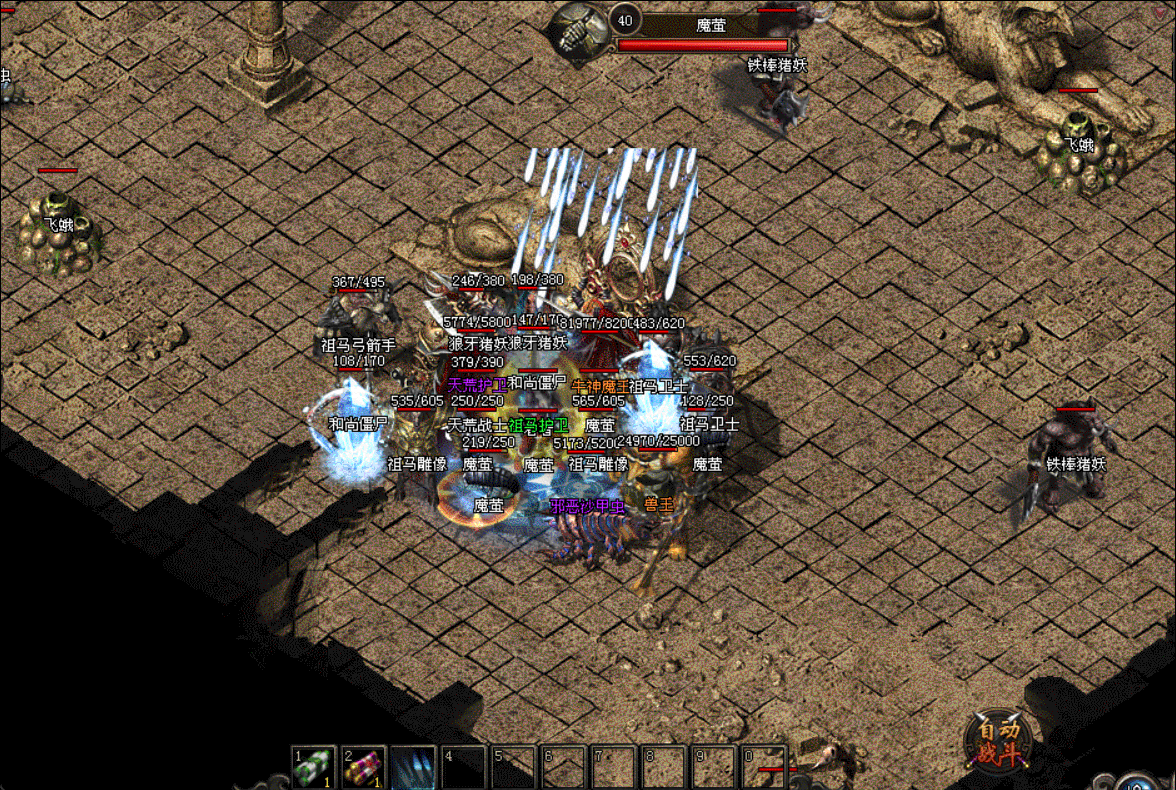Click the 魔蛰 target portrait icon
The image size is (1176, 790).
[x=581, y=30]
